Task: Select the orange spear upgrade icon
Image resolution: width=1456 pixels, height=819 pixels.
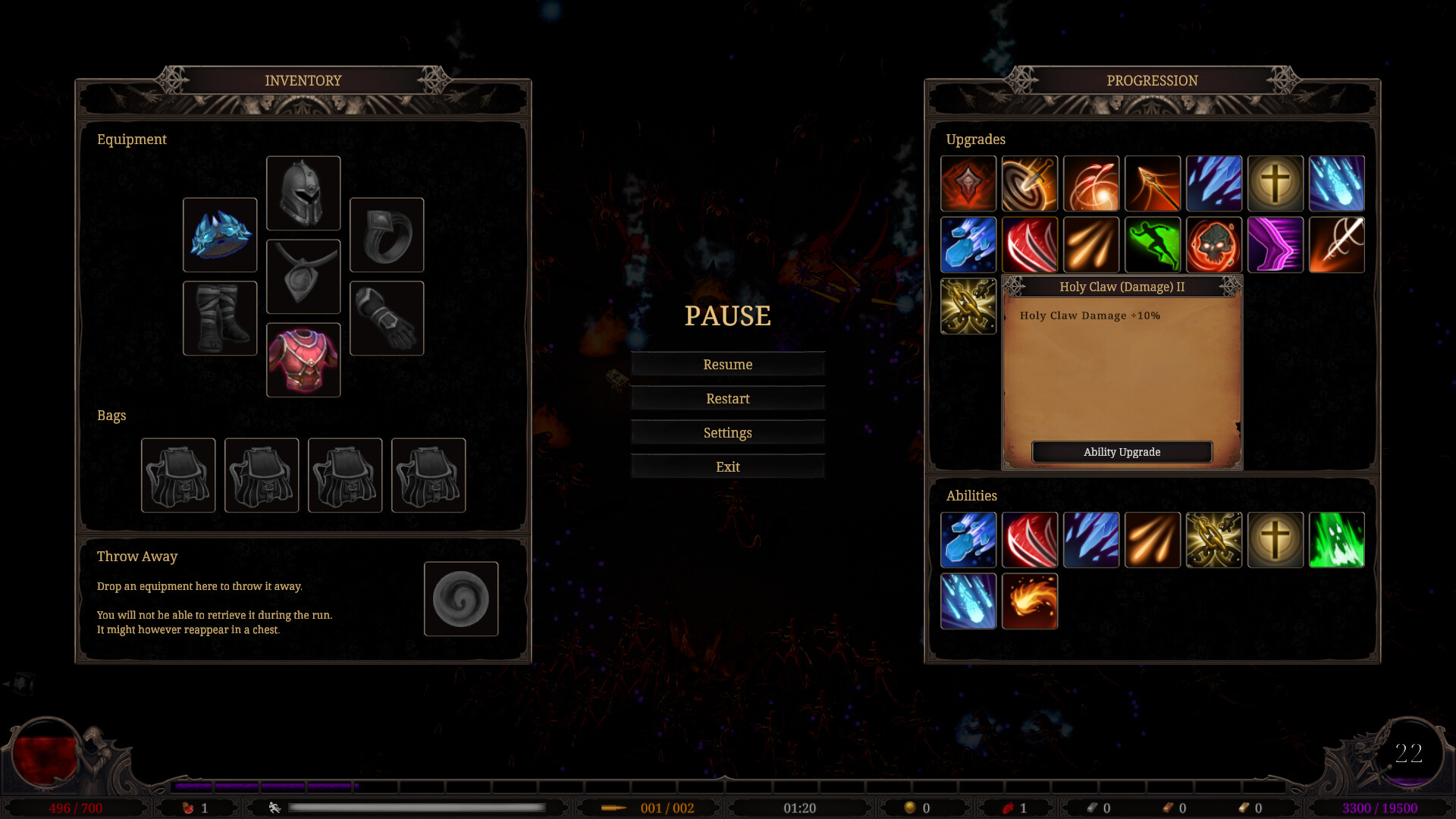Action: click(1153, 184)
